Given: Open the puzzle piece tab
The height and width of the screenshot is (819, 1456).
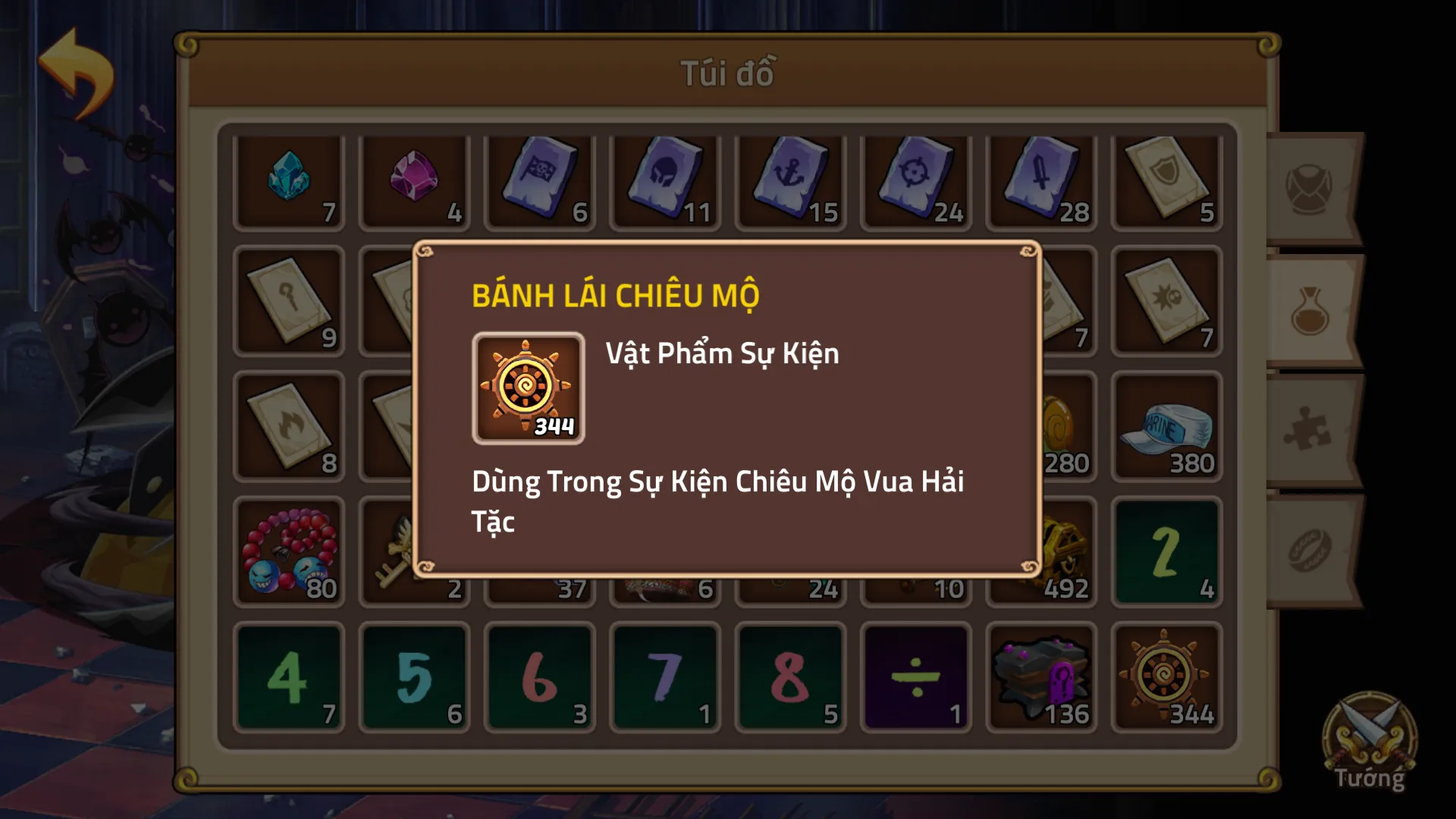Looking at the screenshot, I should click(x=1310, y=430).
